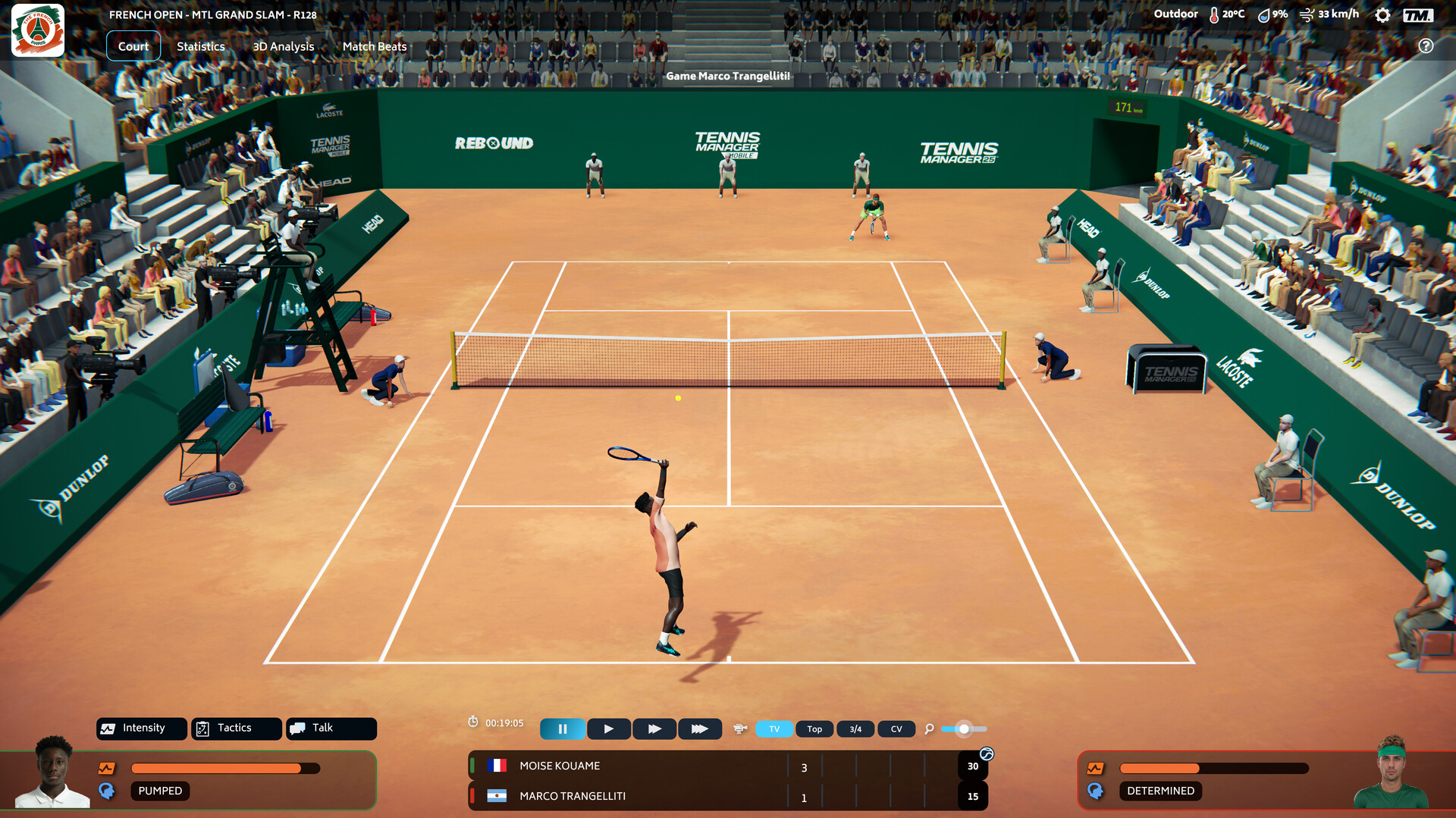This screenshot has height=818, width=1456.
Task: Click Moise Kouame's name on the scoreboard
Action: click(559, 766)
